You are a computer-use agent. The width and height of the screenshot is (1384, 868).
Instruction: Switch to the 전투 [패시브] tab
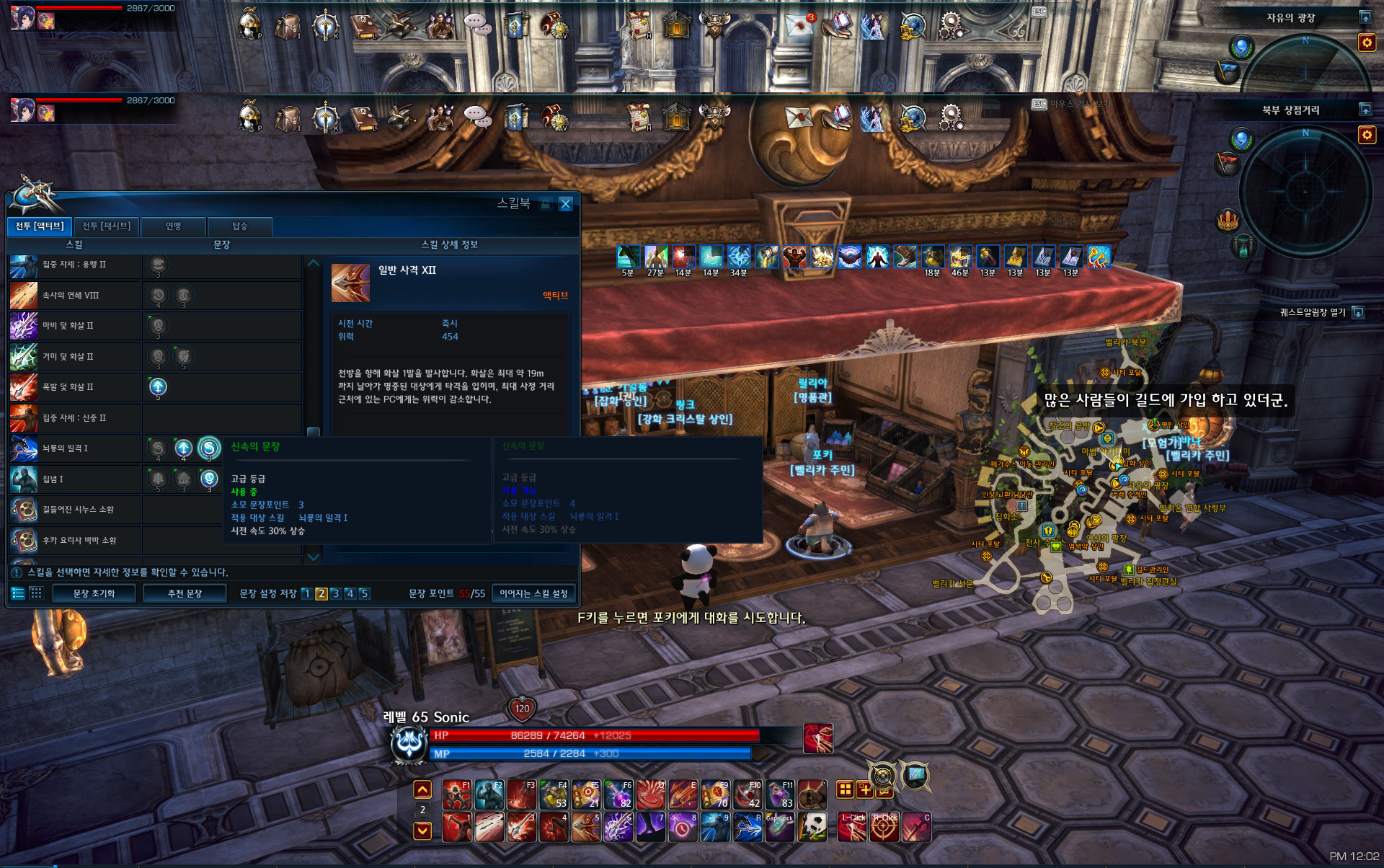(106, 226)
